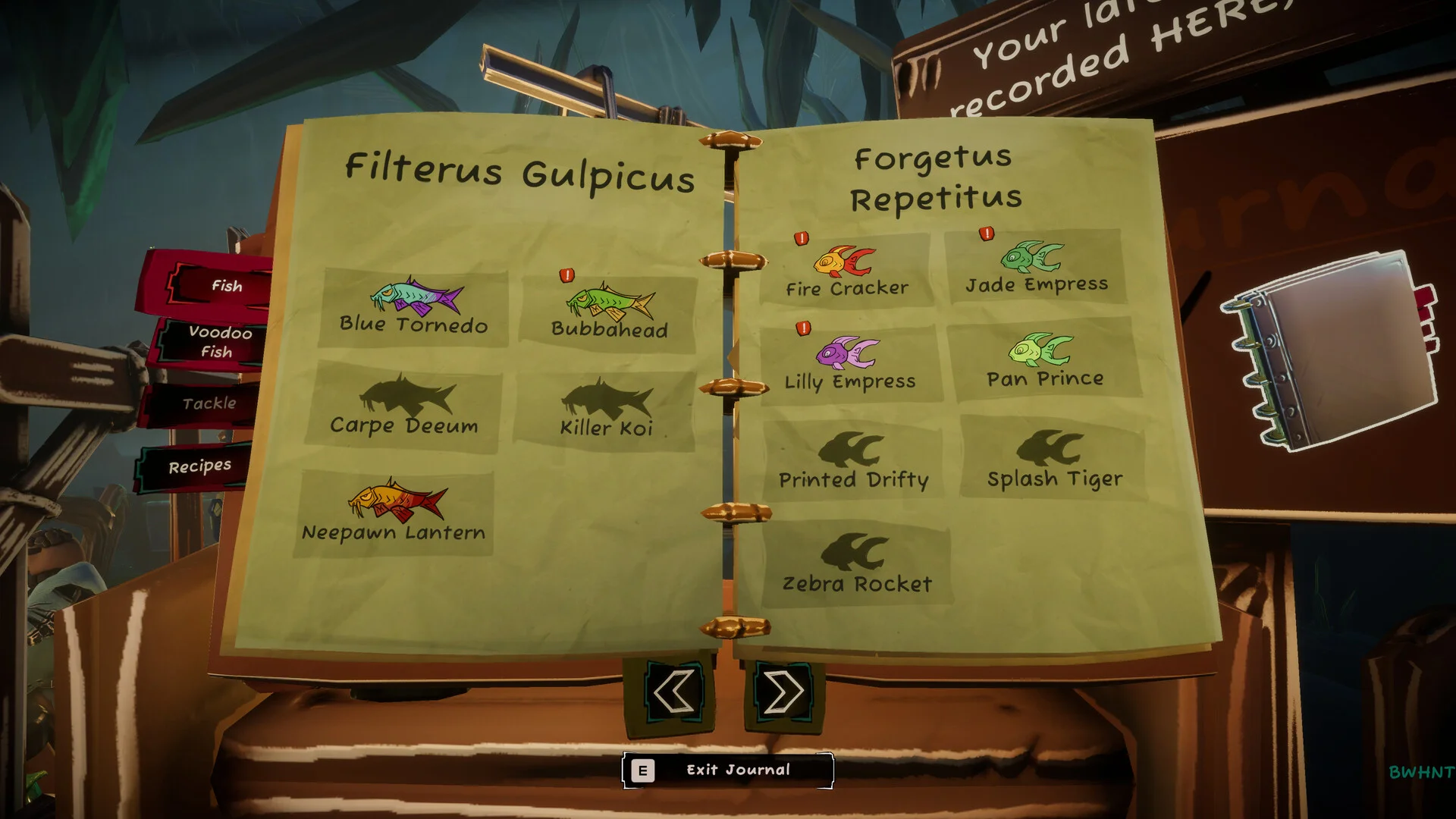1456x819 pixels.
Task: Turn to the previous journal page
Action: 673,692
